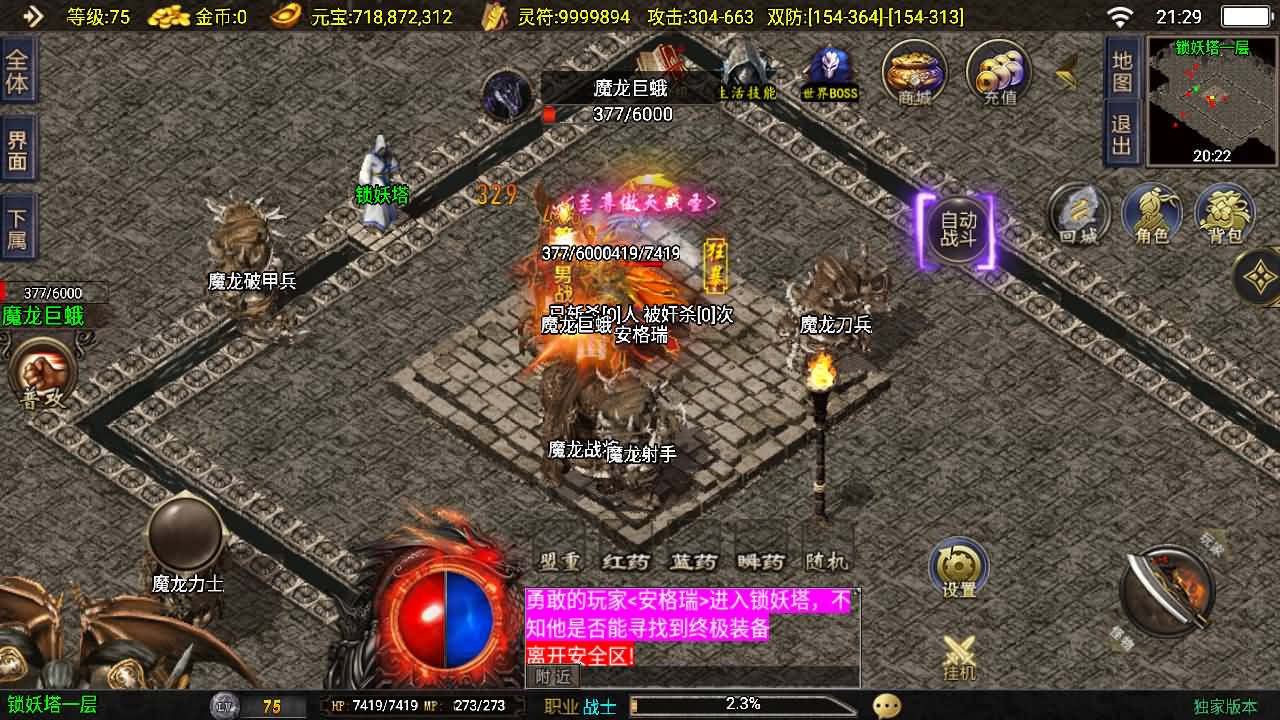Open the 充值 recharge panel
This screenshot has height=720, width=1280.
[x=997, y=72]
